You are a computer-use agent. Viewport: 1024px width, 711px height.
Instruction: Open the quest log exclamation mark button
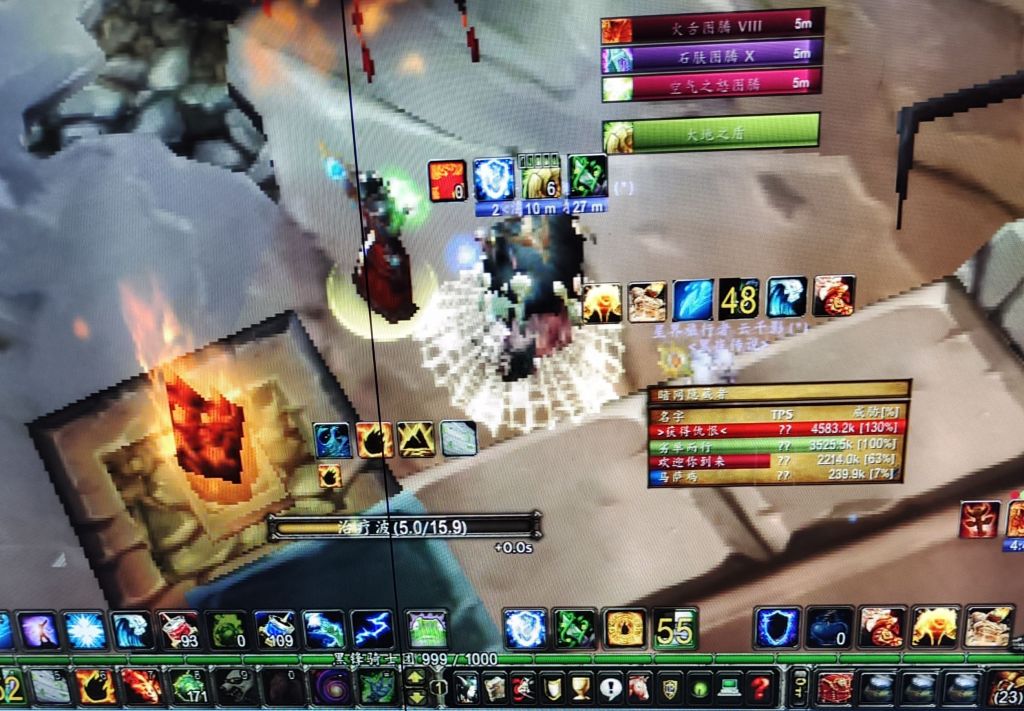[610, 688]
